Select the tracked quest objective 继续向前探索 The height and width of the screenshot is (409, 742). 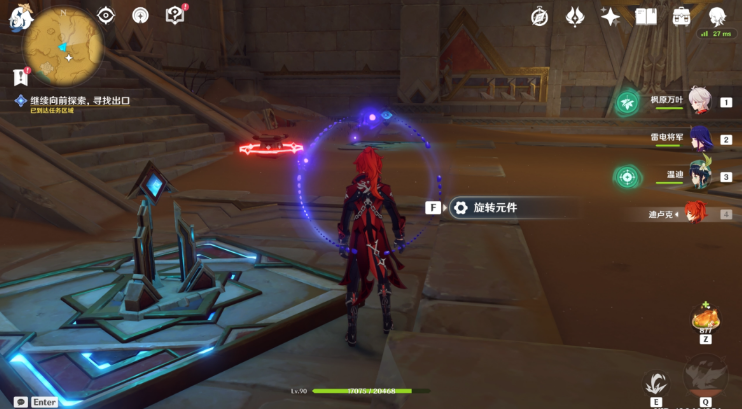pyautogui.click(x=80, y=101)
